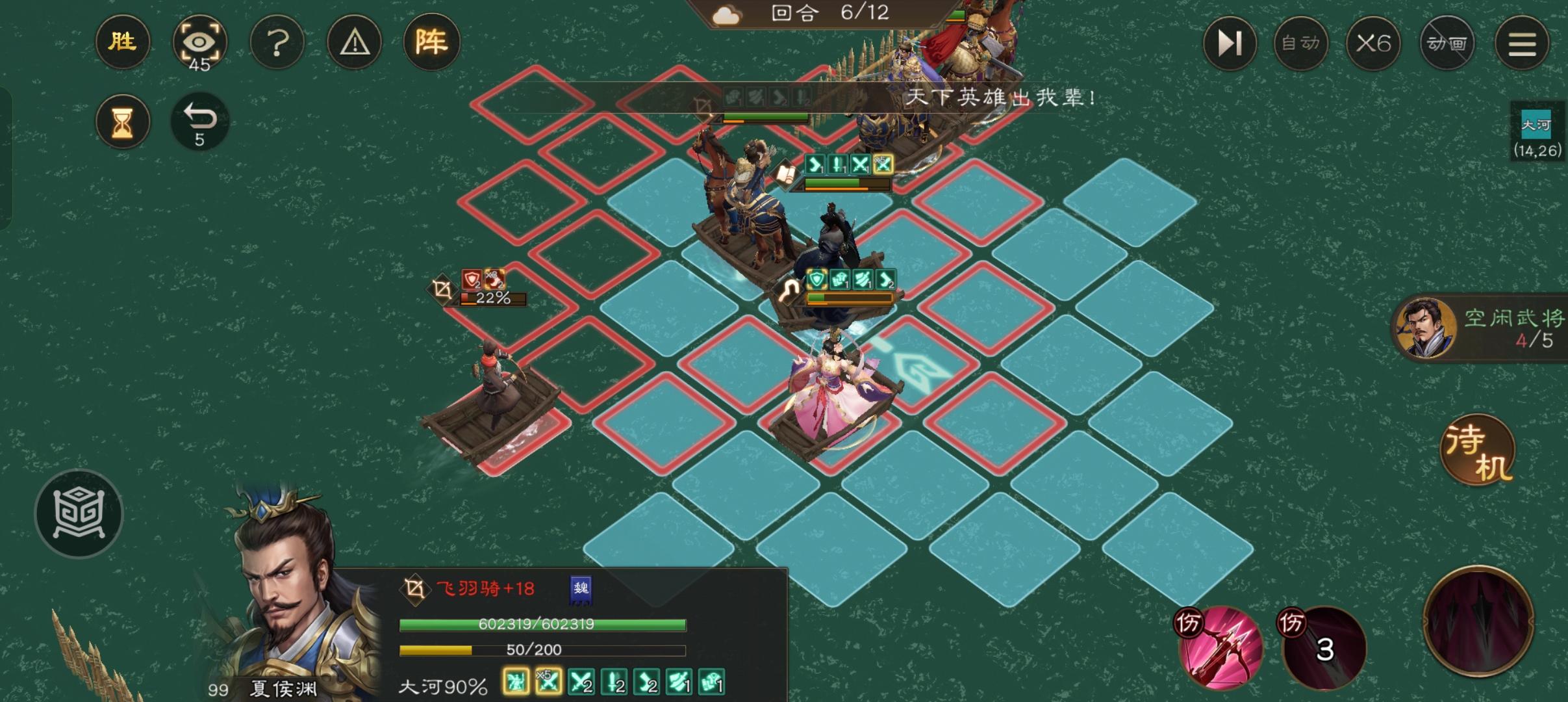Toggle the X6 battle speed
Image resolution: width=1568 pixels, height=702 pixels.
[1374, 43]
